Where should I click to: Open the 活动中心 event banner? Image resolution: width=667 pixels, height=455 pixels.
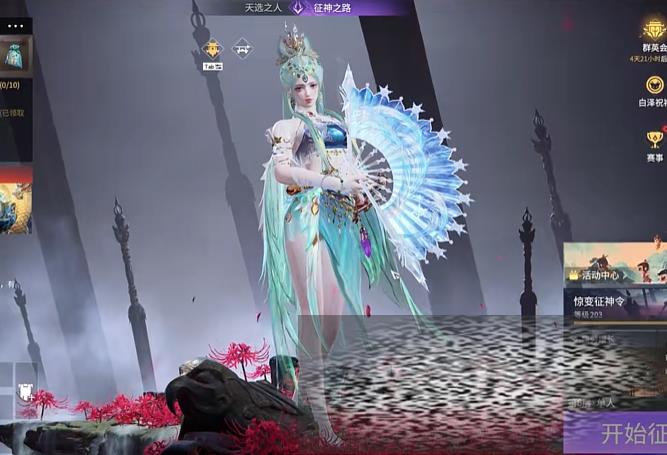tap(615, 265)
